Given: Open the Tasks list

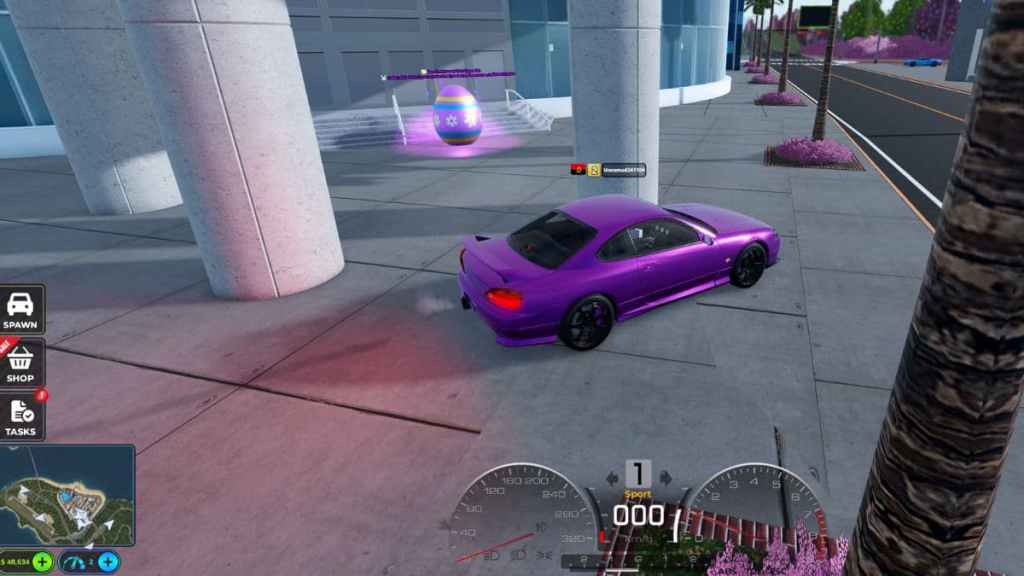Looking at the screenshot, I should point(20,416).
